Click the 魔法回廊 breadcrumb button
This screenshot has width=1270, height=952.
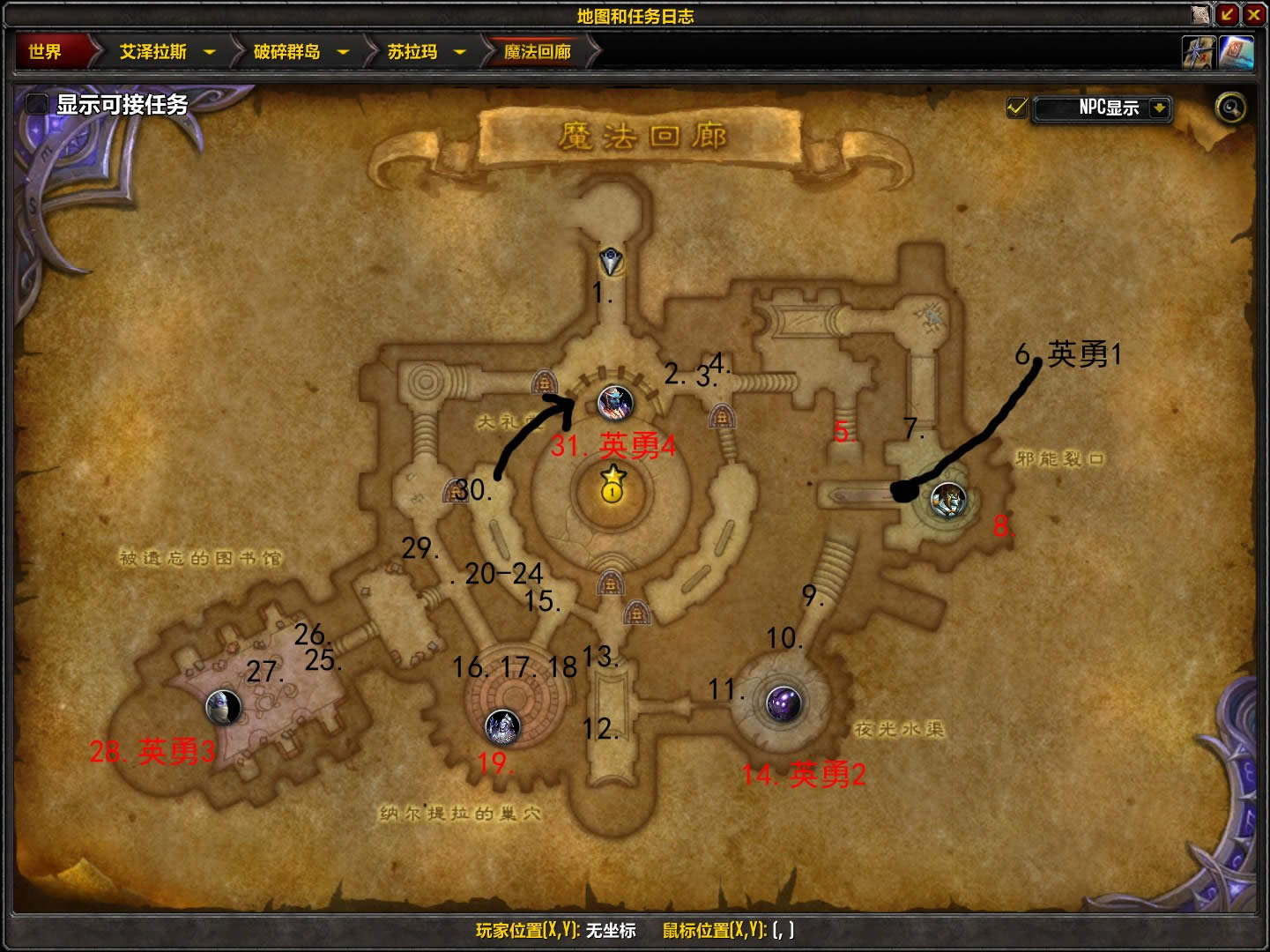coord(538,52)
